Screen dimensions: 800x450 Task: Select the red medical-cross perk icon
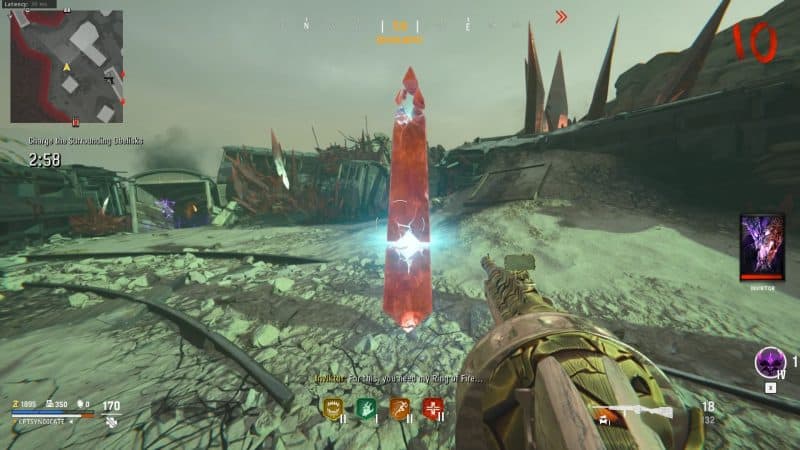click(x=433, y=406)
